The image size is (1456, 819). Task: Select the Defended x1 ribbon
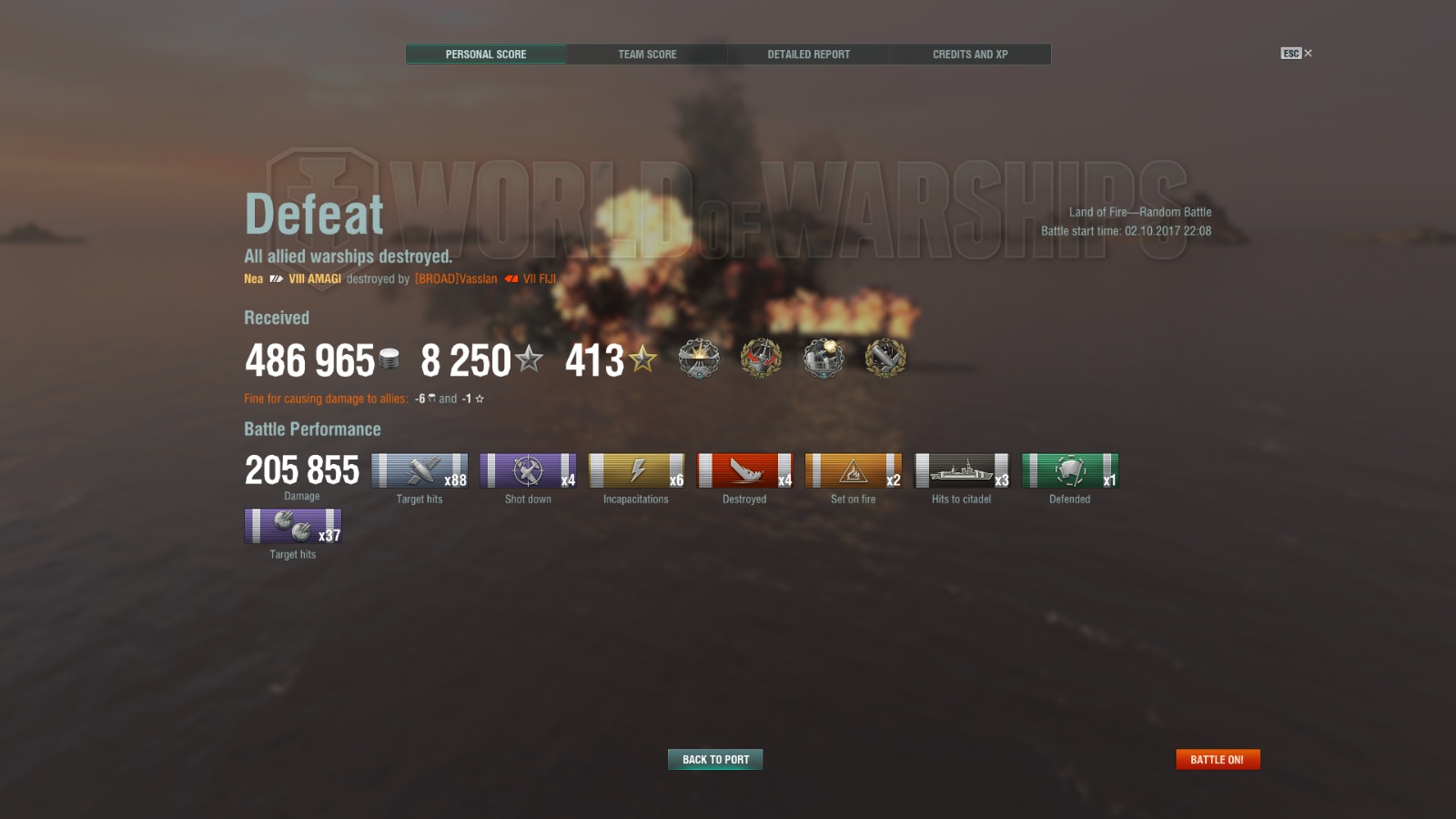tap(1069, 471)
